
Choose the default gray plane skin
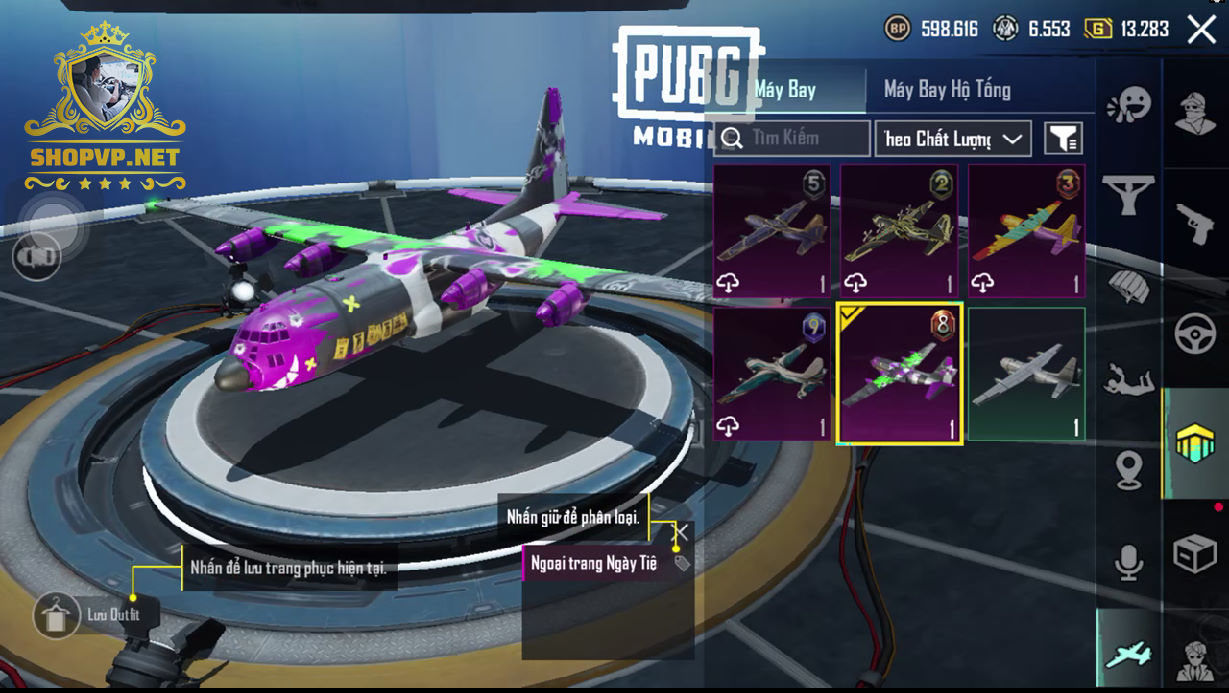1026,374
